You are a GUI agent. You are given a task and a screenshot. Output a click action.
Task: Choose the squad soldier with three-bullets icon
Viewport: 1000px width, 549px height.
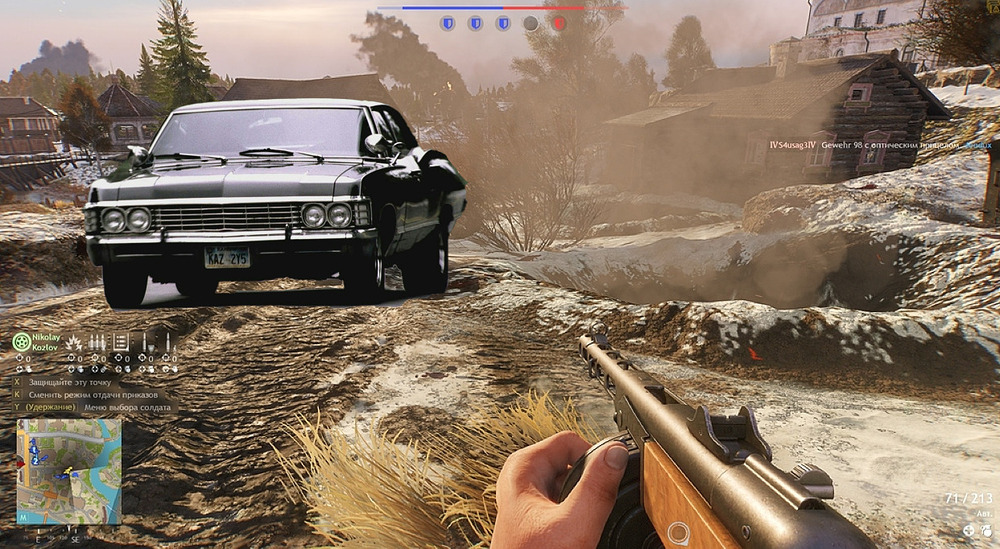(x=98, y=342)
